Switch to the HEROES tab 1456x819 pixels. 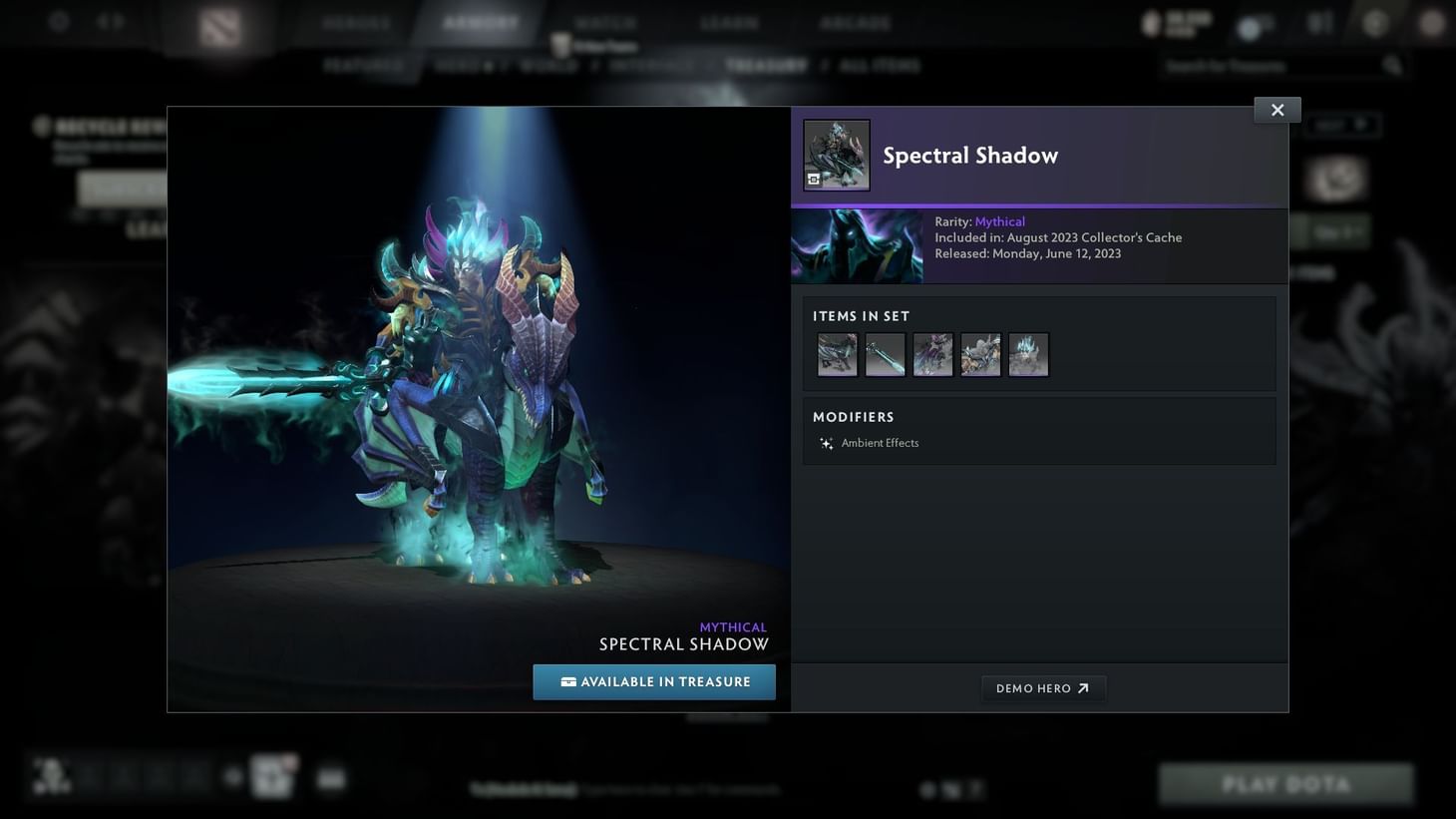pyautogui.click(x=354, y=22)
